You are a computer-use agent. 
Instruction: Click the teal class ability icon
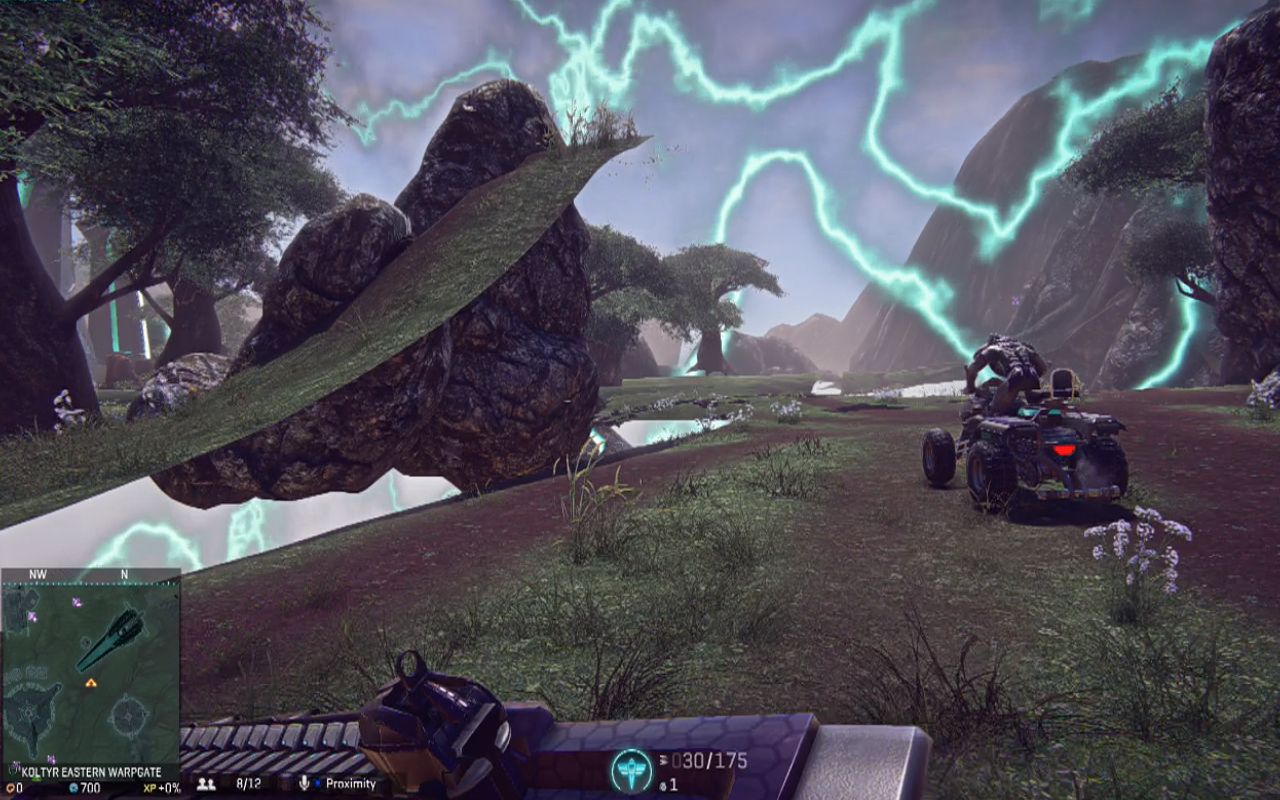click(631, 770)
